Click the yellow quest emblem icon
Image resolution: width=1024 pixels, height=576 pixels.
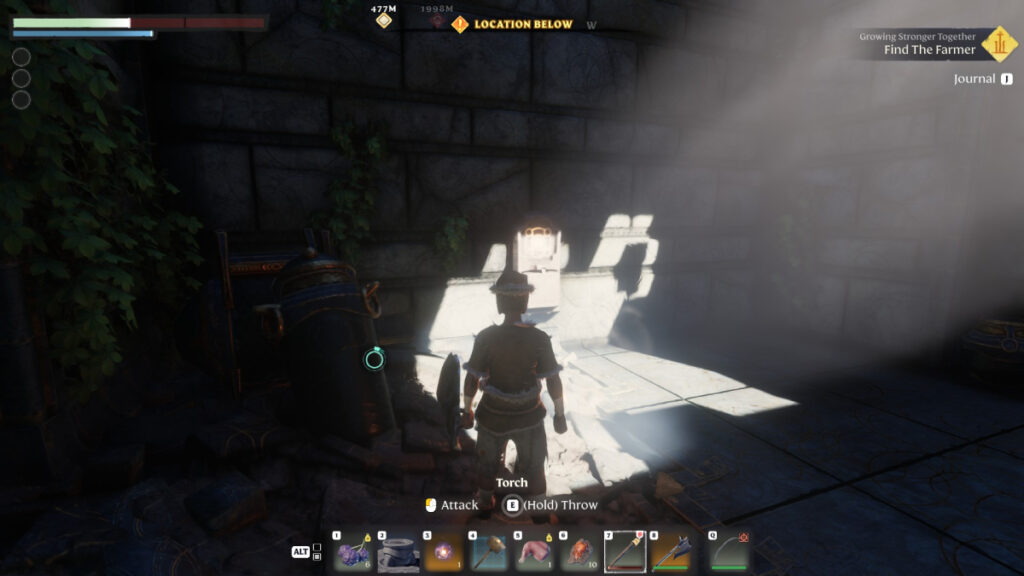click(999, 43)
